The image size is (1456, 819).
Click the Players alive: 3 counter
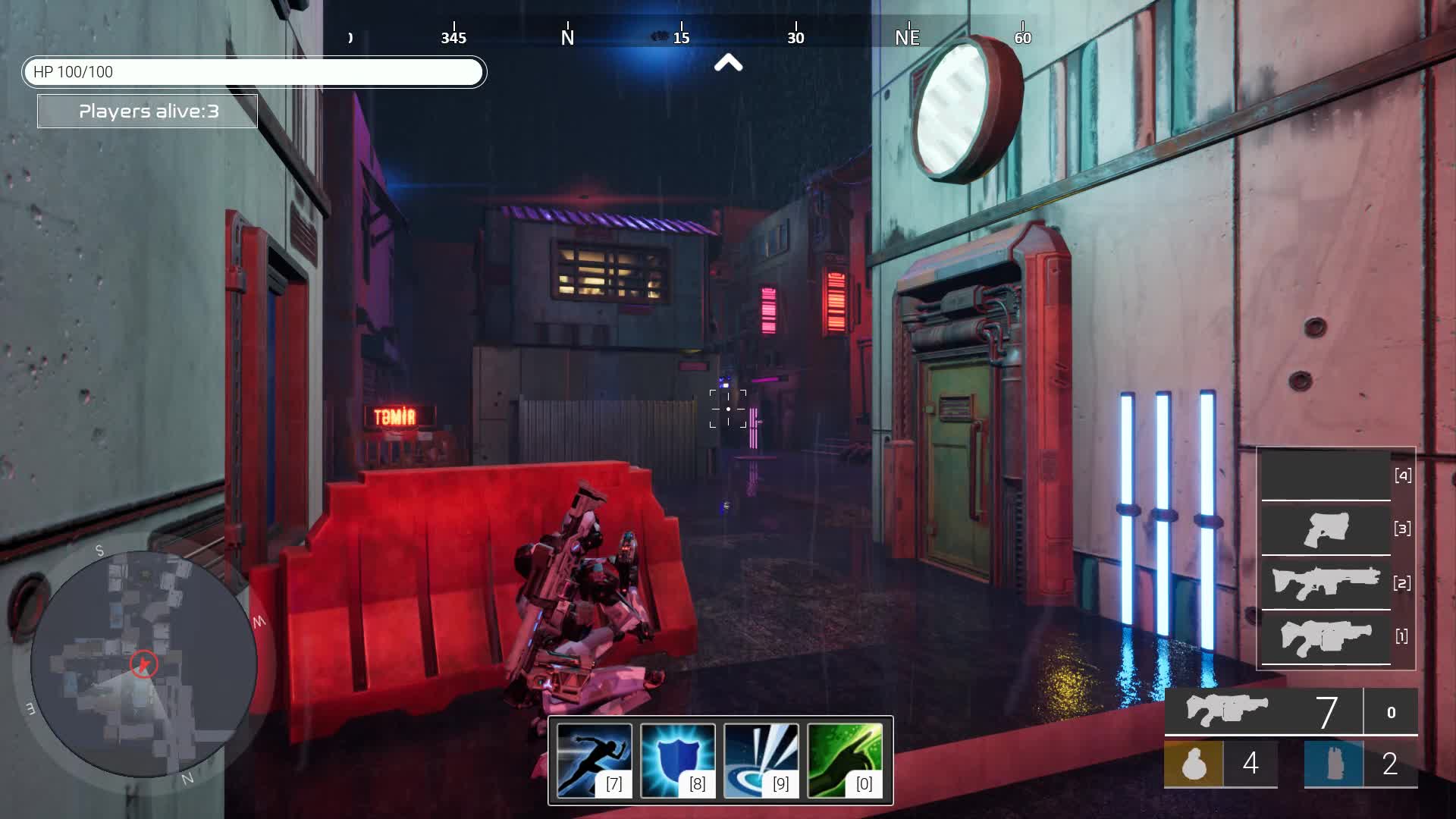pyautogui.click(x=147, y=111)
